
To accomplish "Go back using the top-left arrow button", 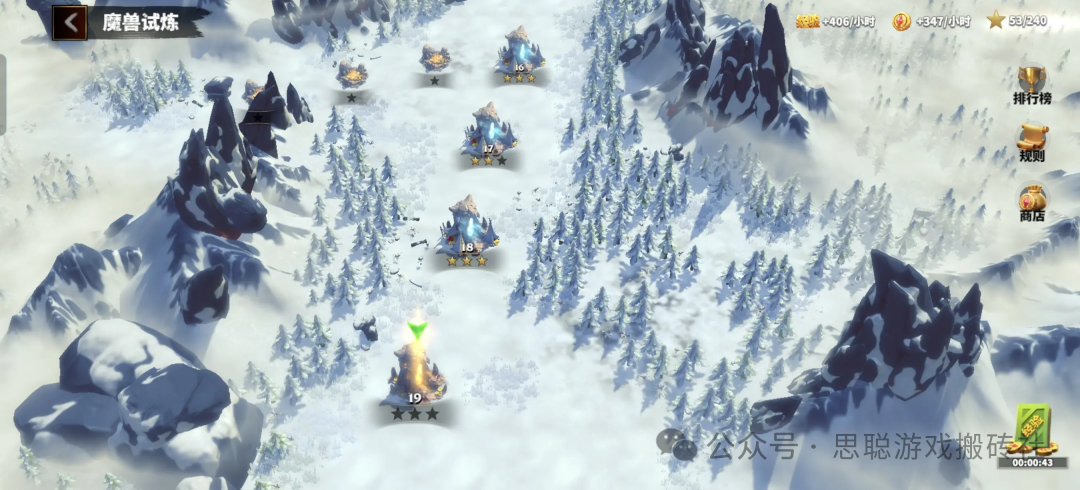I will coord(69,22).
